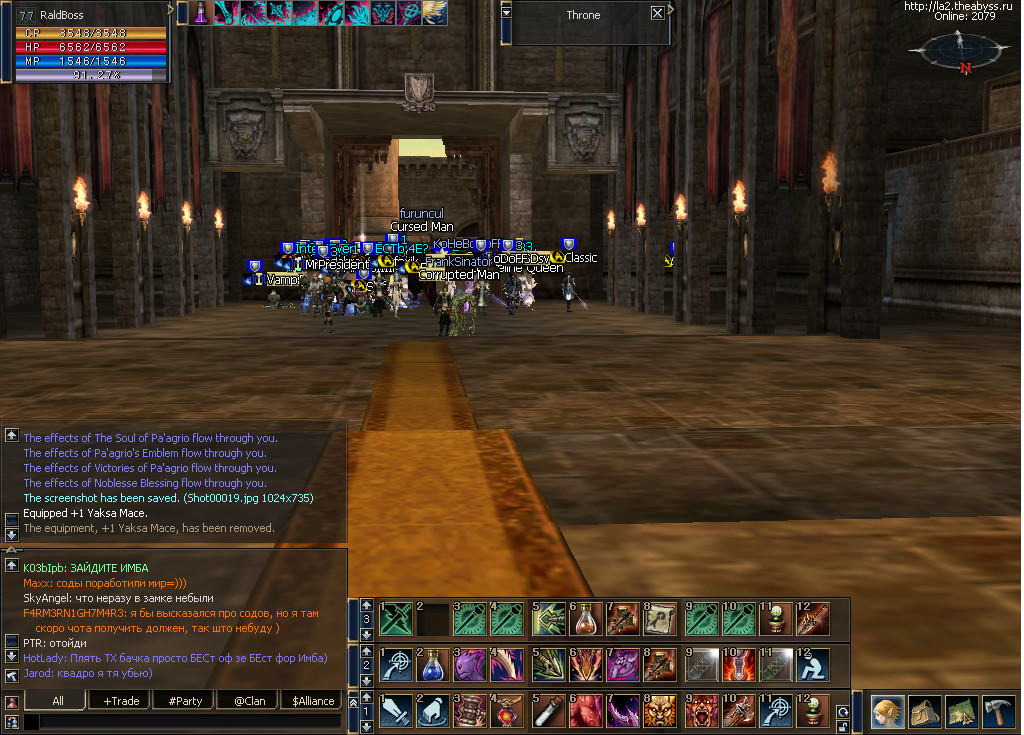Open the character status menu button
This screenshot has height=735, width=1024.
887,711
